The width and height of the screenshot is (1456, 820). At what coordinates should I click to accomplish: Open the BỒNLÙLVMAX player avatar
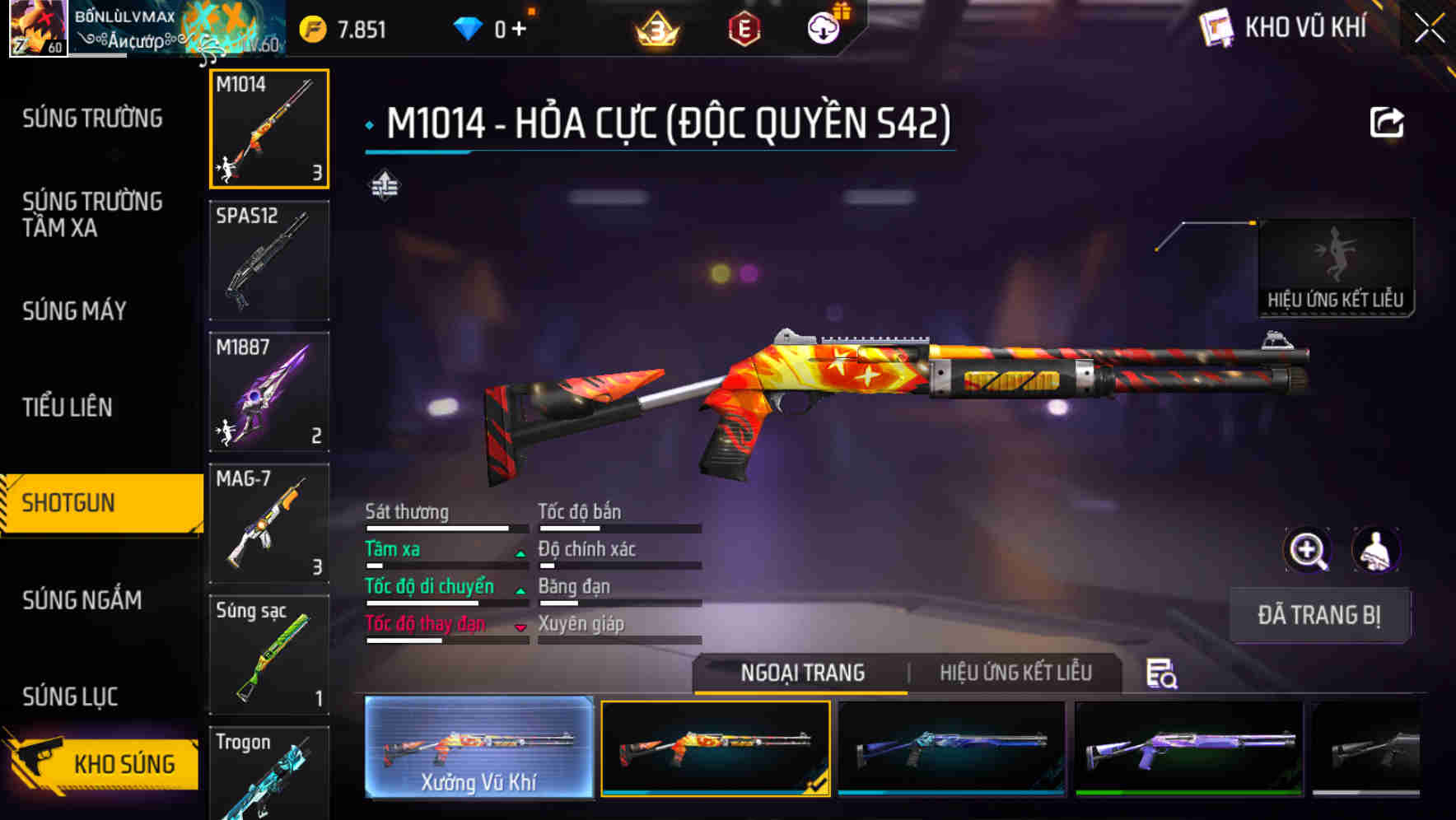(37, 27)
